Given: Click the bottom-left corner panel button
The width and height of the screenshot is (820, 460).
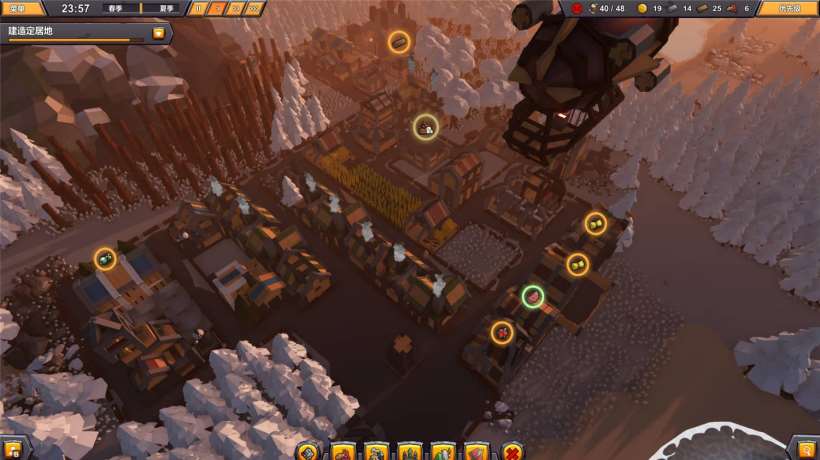Looking at the screenshot, I should (x=13, y=448).
